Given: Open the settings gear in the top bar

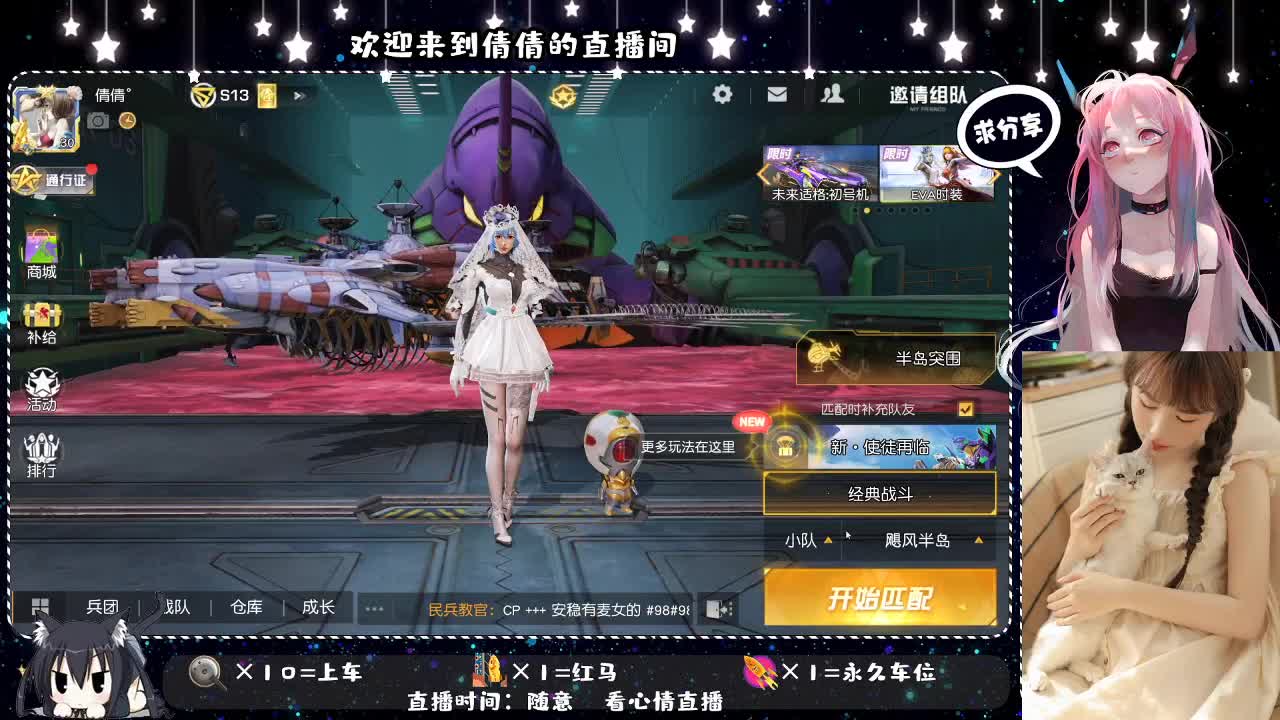Looking at the screenshot, I should [x=722, y=94].
